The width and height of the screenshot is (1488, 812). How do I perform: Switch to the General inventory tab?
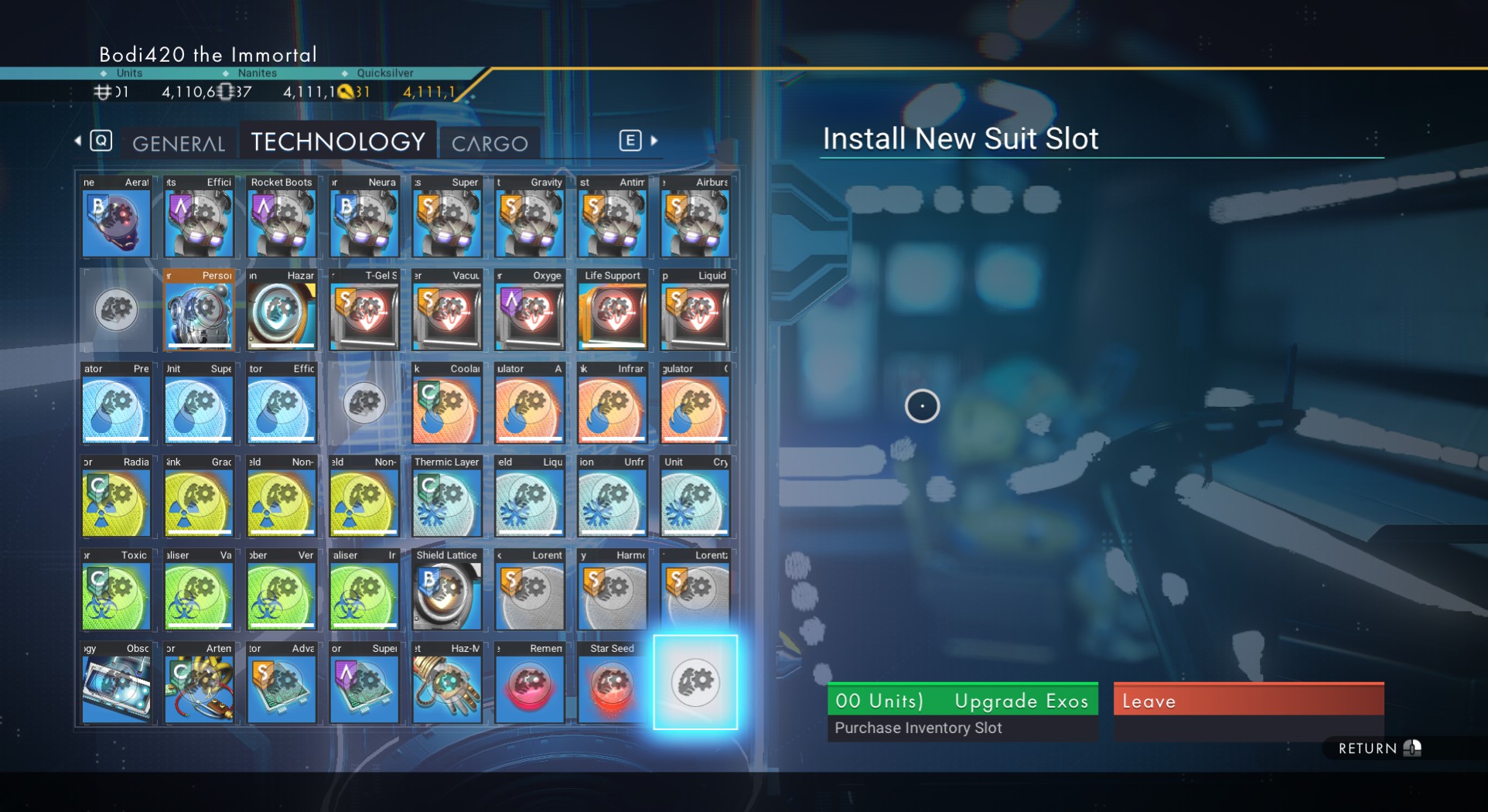tap(179, 143)
